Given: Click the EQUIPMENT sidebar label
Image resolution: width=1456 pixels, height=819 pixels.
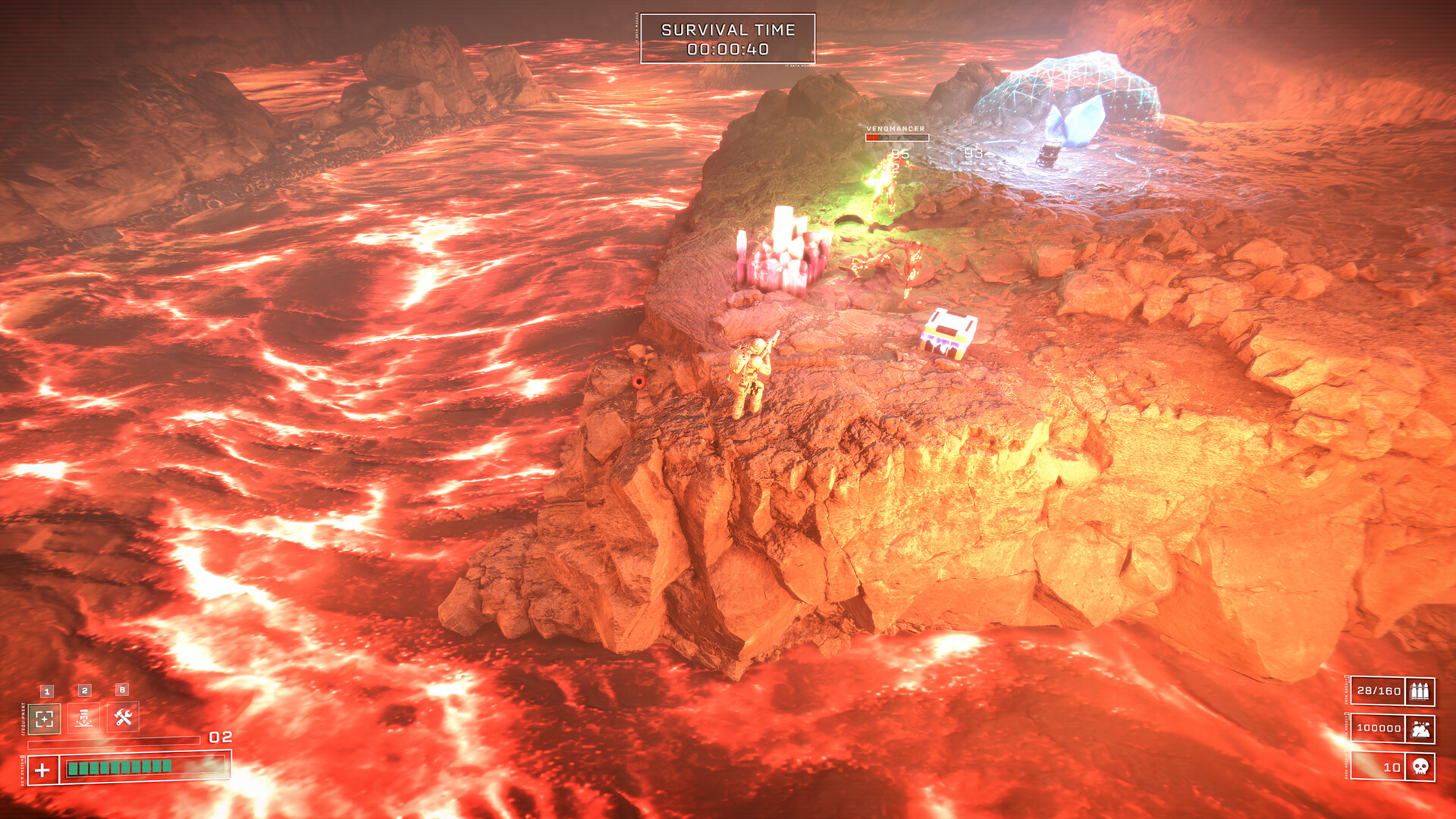Looking at the screenshot, I should (x=23, y=719).
